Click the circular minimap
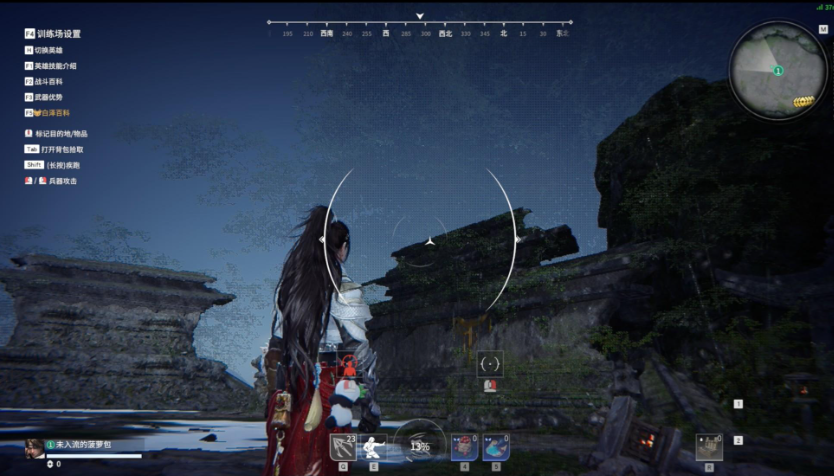This screenshot has width=834, height=476. (777, 71)
